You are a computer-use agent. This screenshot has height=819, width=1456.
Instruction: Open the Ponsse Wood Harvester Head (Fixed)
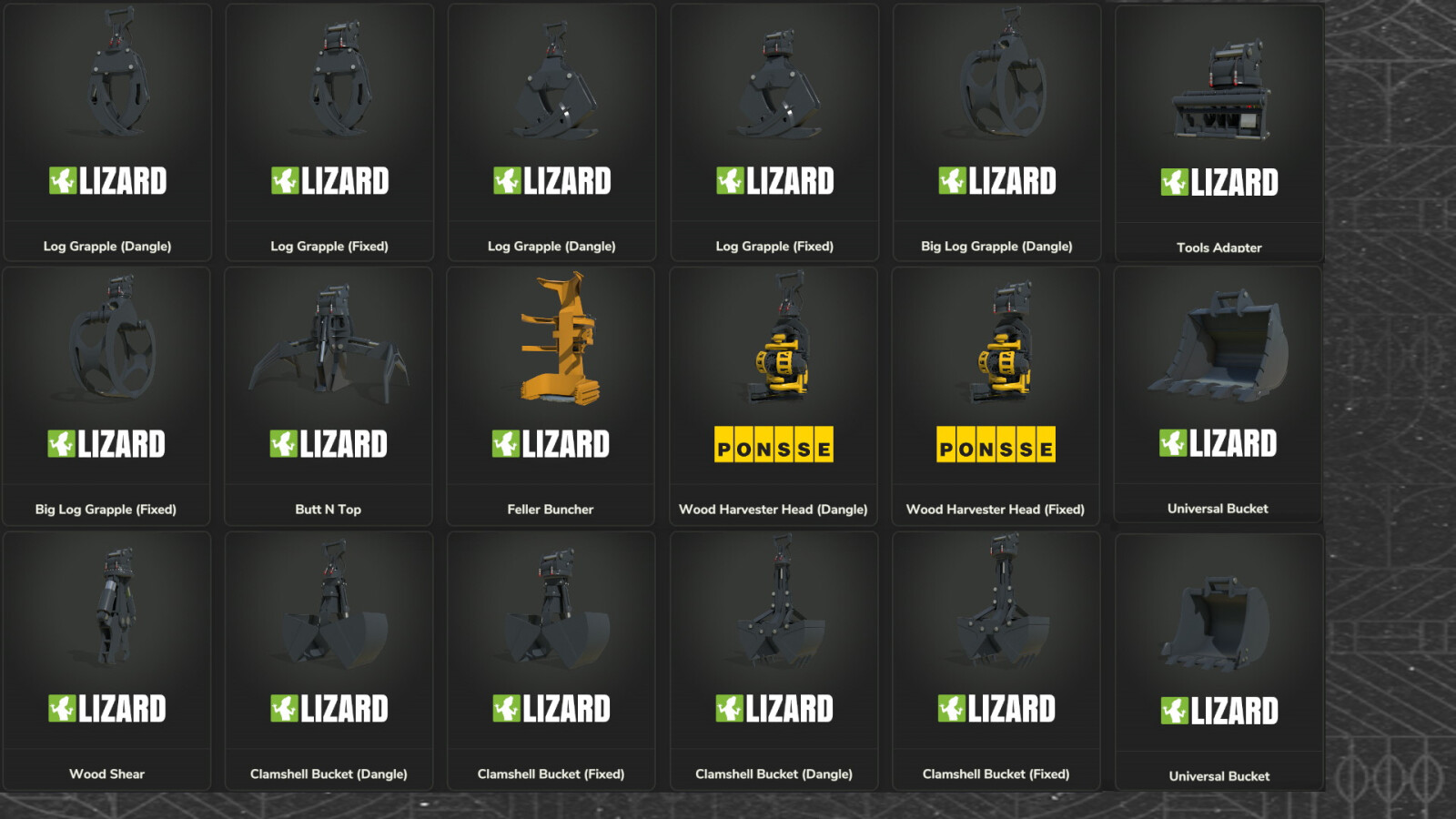click(996, 382)
